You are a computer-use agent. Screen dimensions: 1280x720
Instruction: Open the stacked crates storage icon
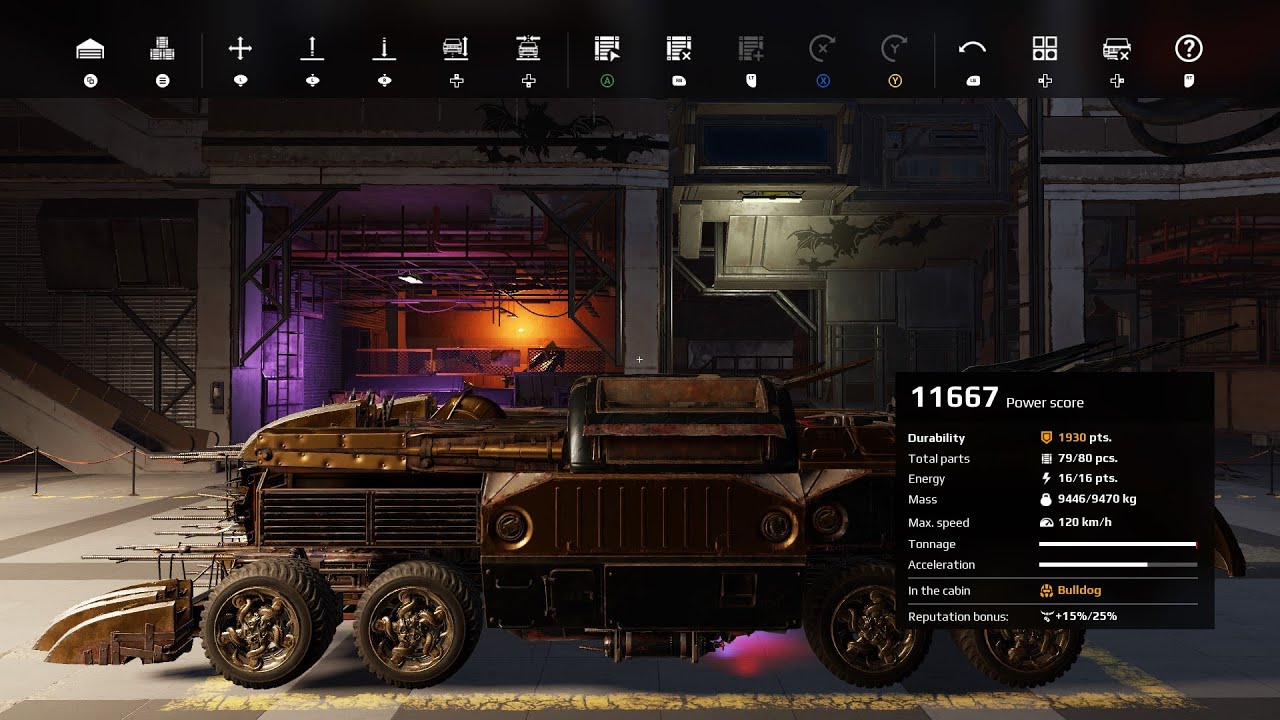click(162, 48)
